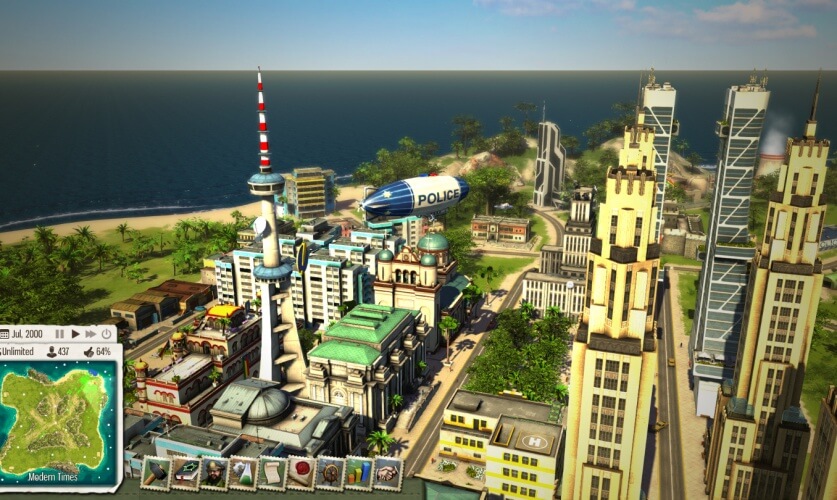The image size is (837, 500).
Task: Open the blank scroll stamp
Action: [272, 473]
